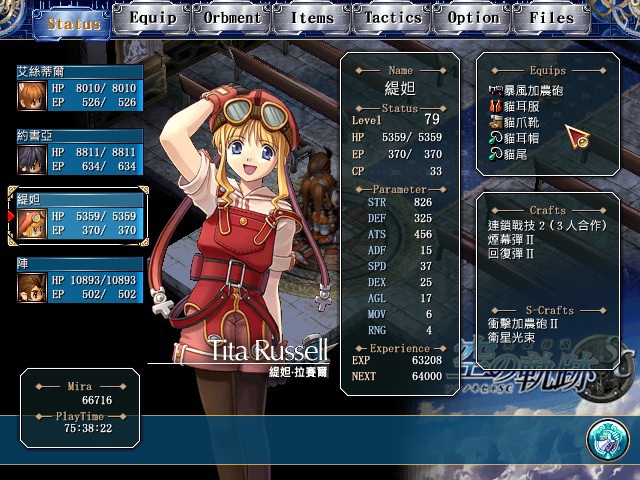Image resolution: width=640 pixels, height=480 pixels.
Task: Open the Option tab
Action: click(x=473, y=18)
